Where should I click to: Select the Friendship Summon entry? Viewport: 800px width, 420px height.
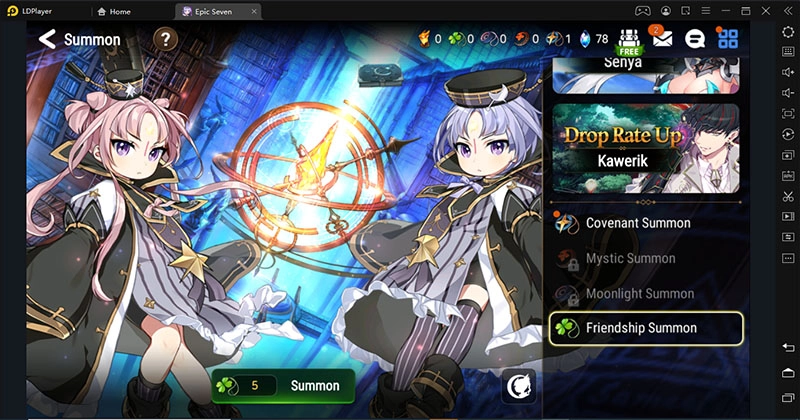point(646,328)
